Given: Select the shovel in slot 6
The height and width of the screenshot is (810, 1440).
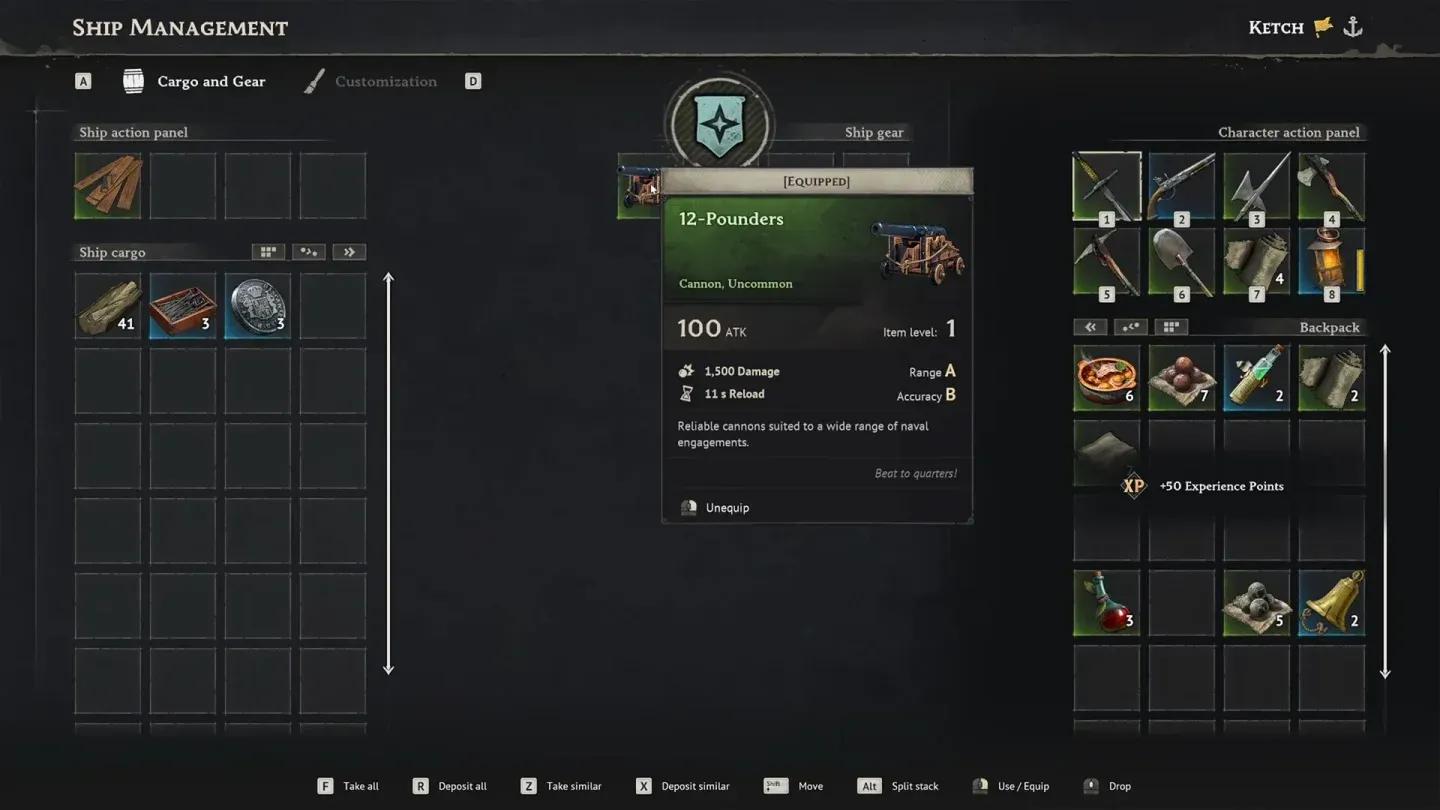Looking at the screenshot, I should [x=1181, y=262].
